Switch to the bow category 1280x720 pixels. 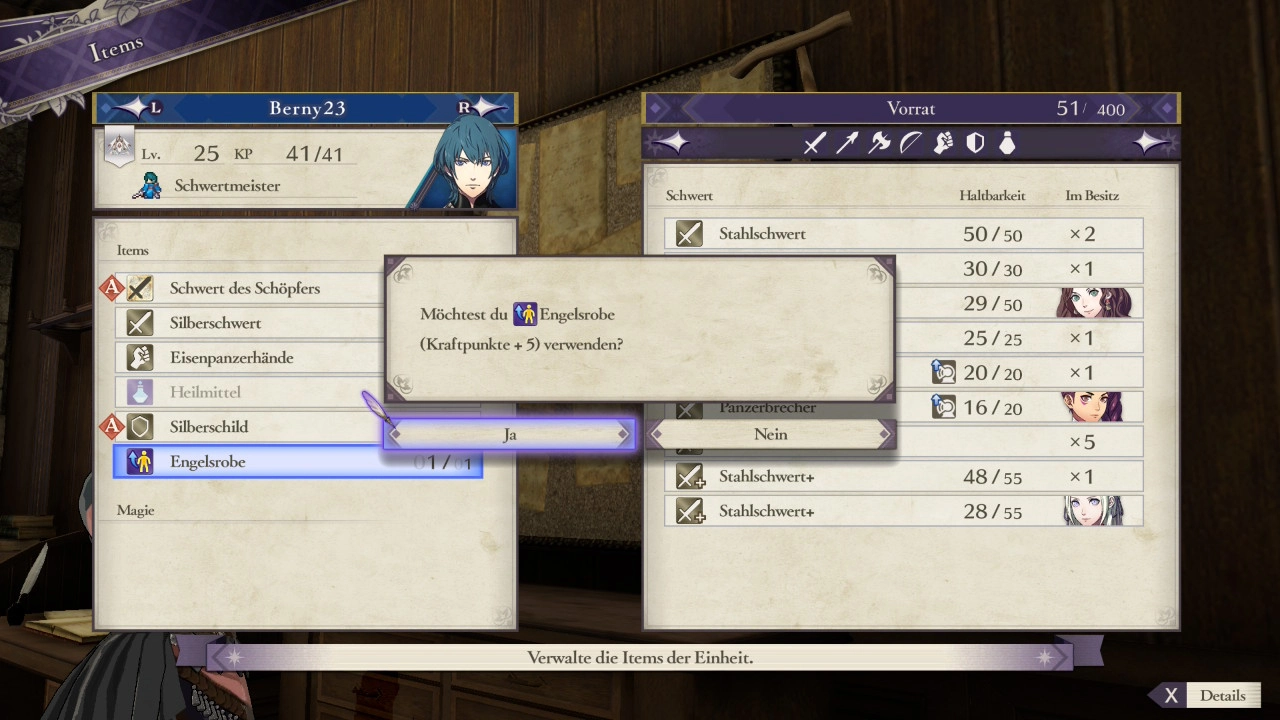[x=910, y=144]
